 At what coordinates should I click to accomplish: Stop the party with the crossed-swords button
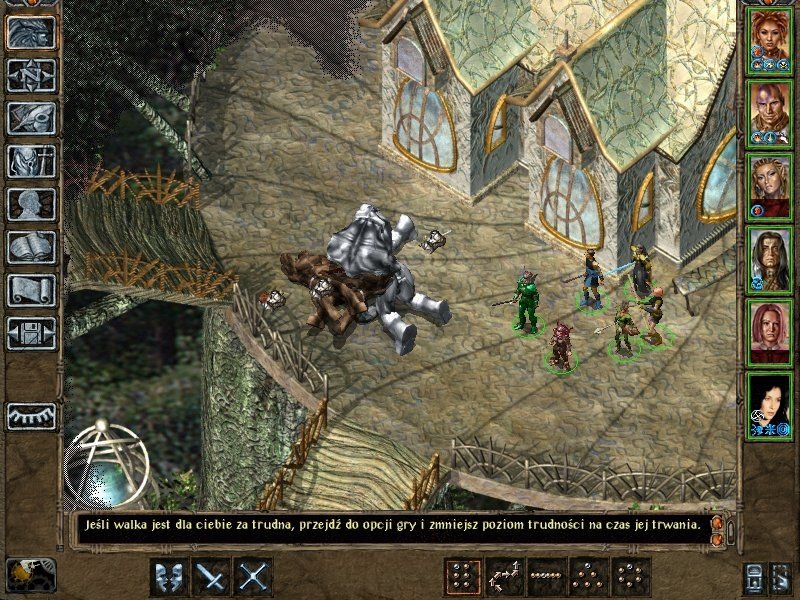pyautogui.click(x=254, y=577)
